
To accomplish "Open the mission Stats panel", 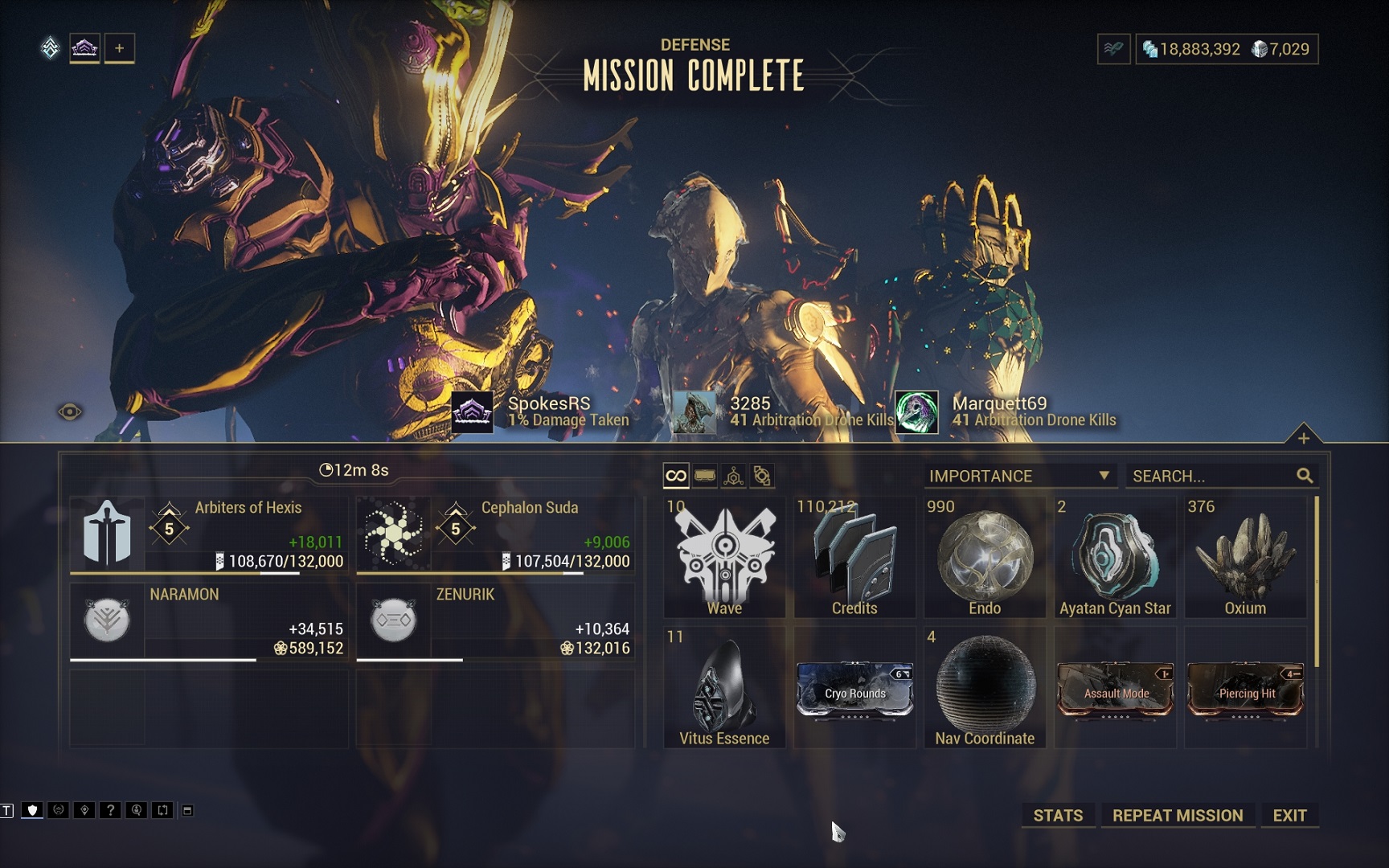I will [1057, 815].
